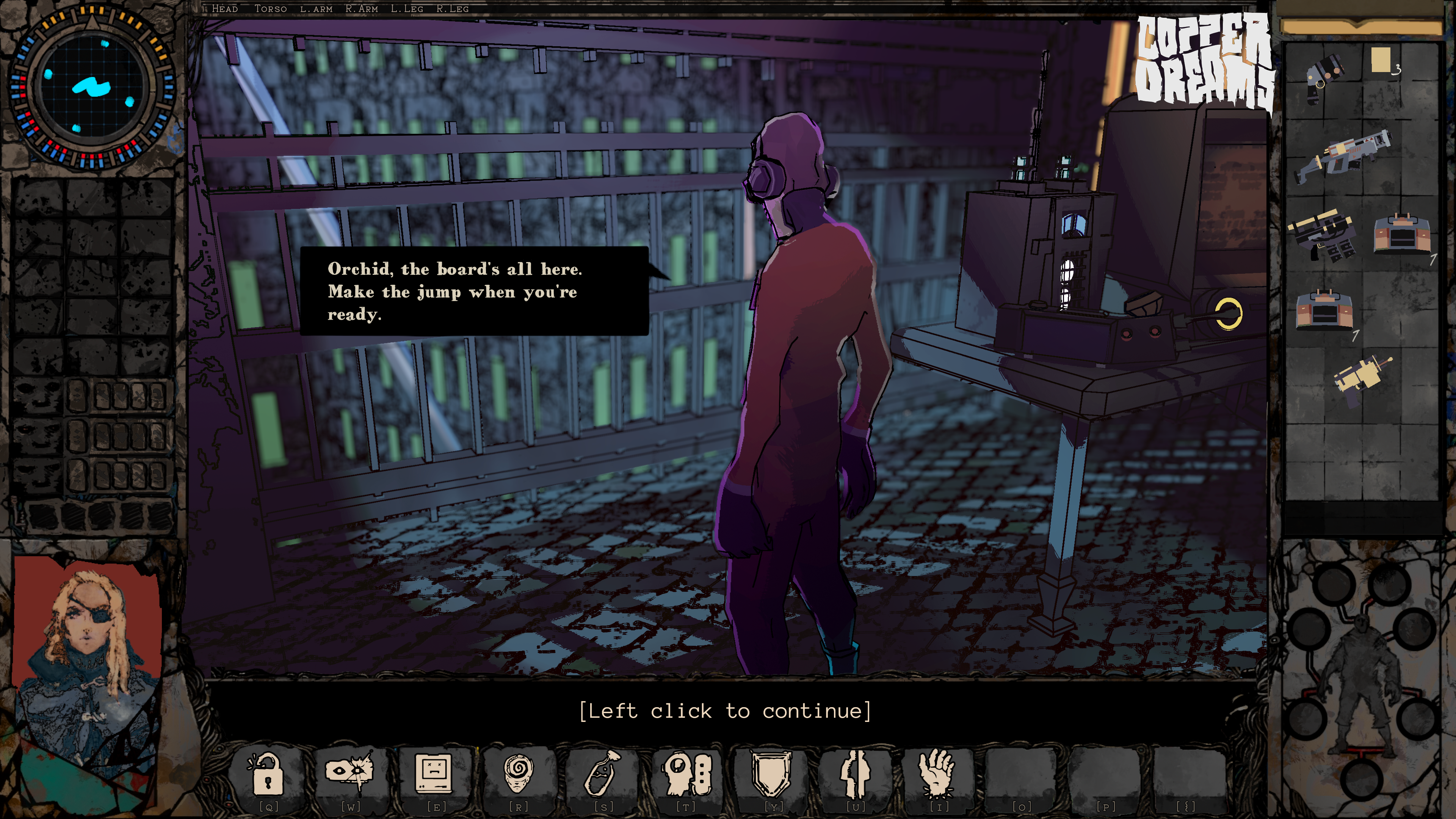
Task: Click the Left click to continue prompt
Action: coord(725,711)
